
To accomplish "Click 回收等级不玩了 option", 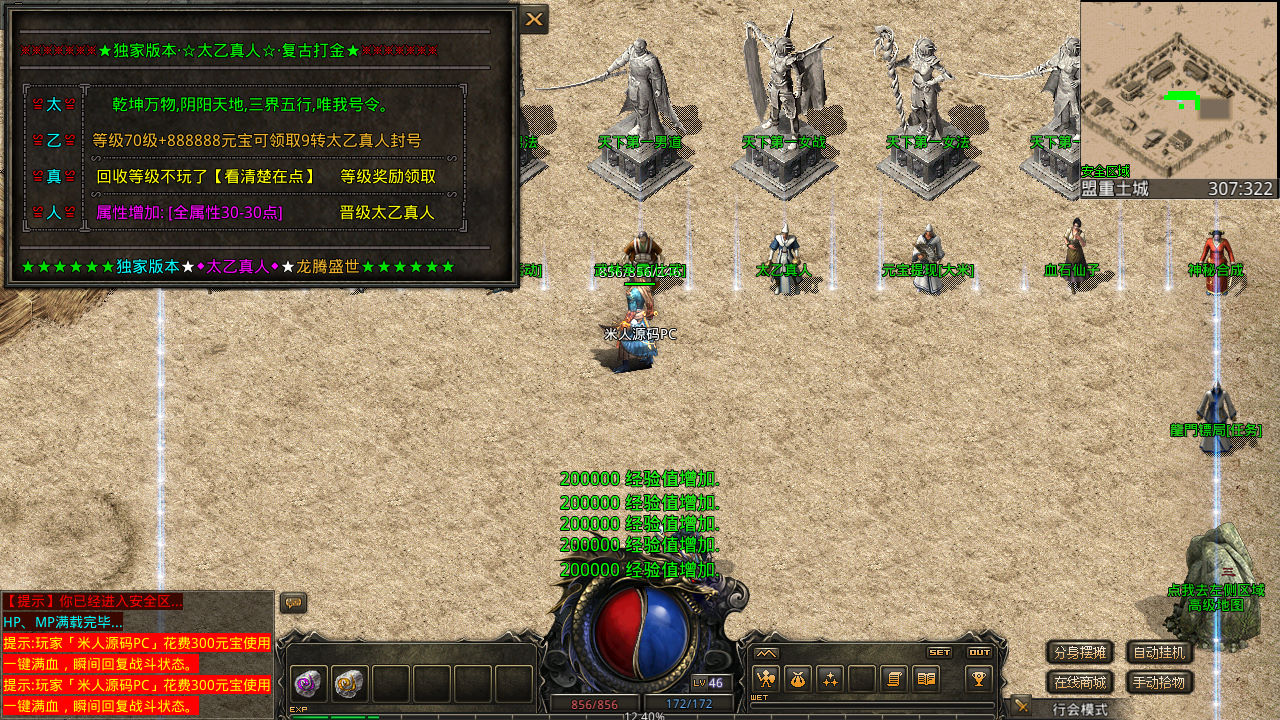I will coord(205,177).
